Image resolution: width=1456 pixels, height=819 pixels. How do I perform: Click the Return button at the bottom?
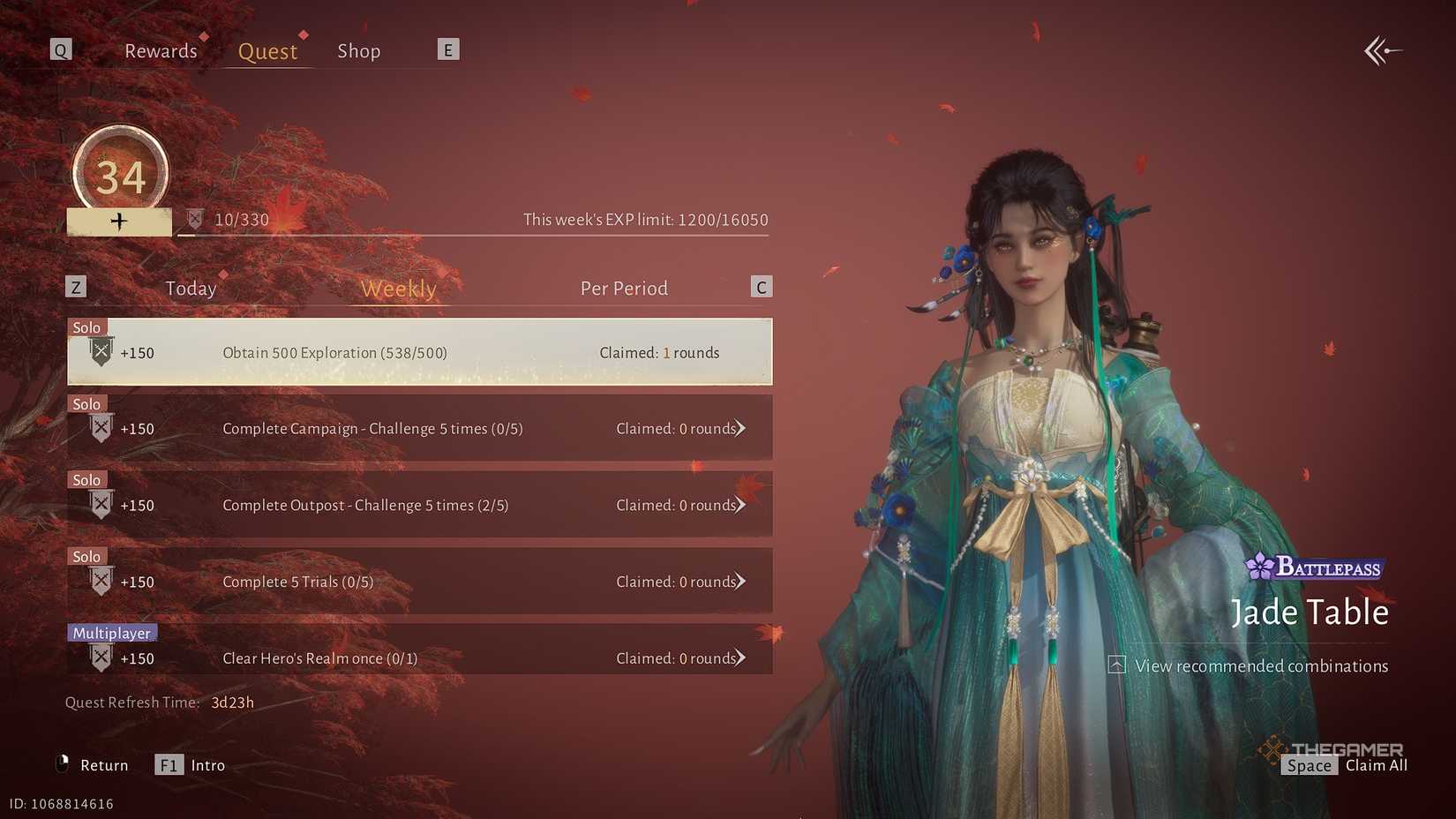click(104, 764)
